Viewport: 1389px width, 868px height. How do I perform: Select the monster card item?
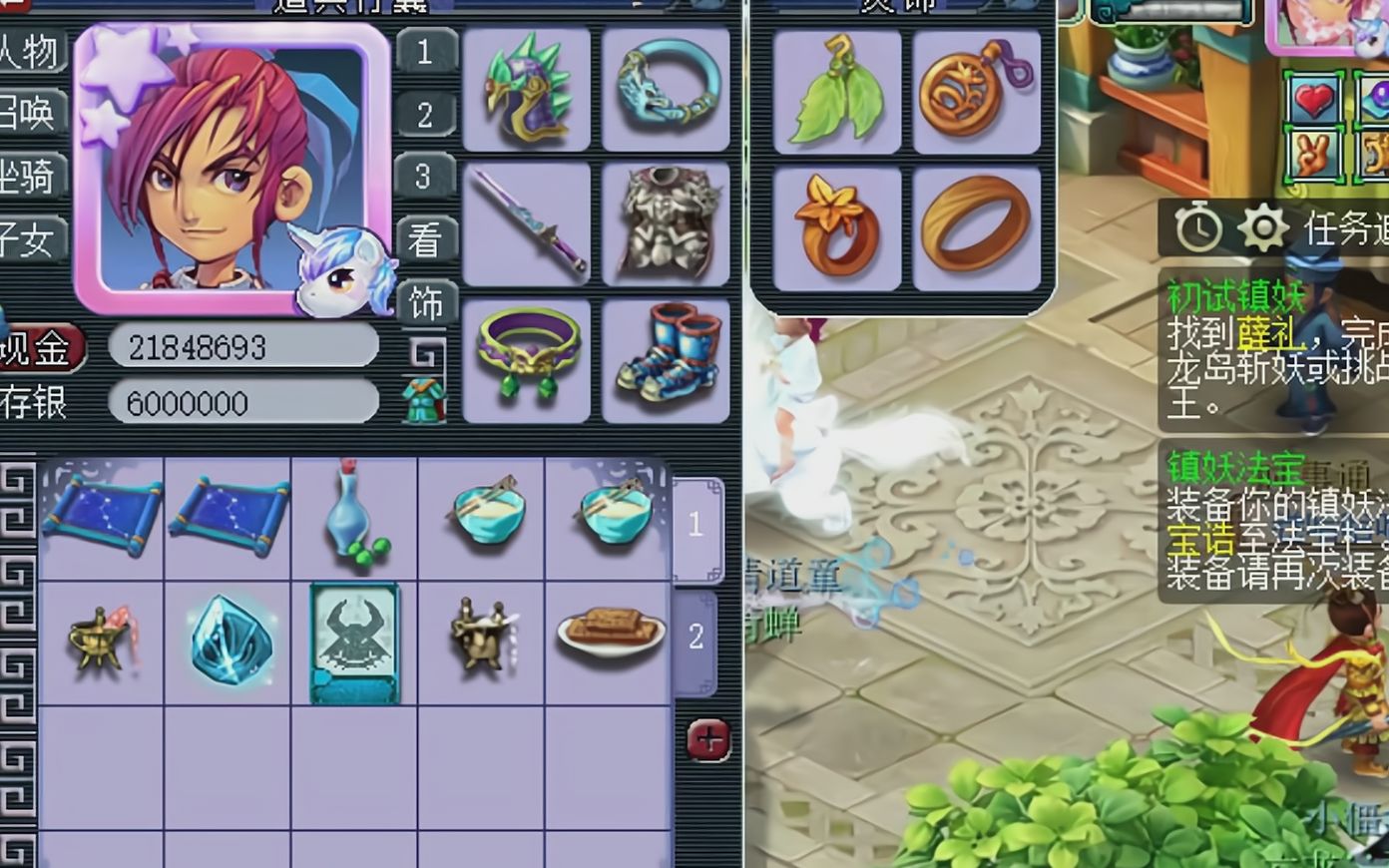pyautogui.click(x=354, y=644)
